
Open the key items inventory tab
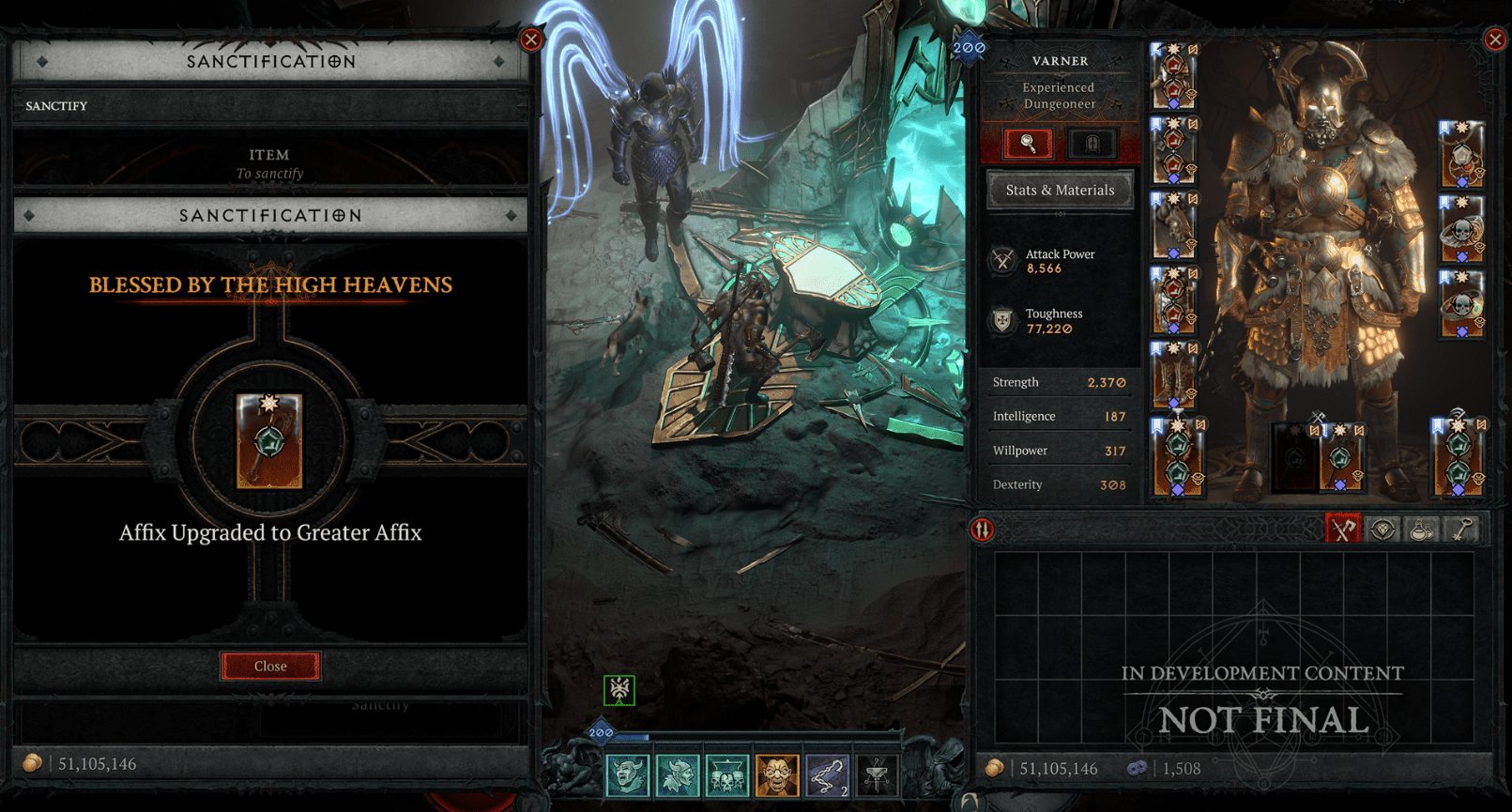point(1461,529)
